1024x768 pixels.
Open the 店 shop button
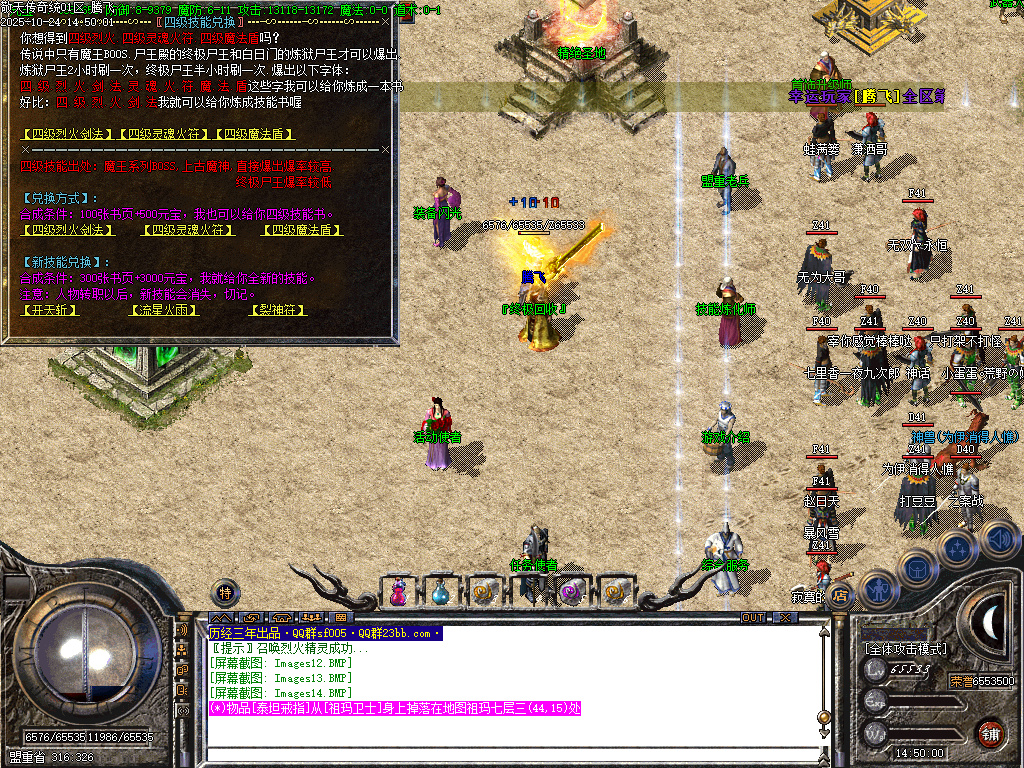pyautogui.click(x=841, y=596)
